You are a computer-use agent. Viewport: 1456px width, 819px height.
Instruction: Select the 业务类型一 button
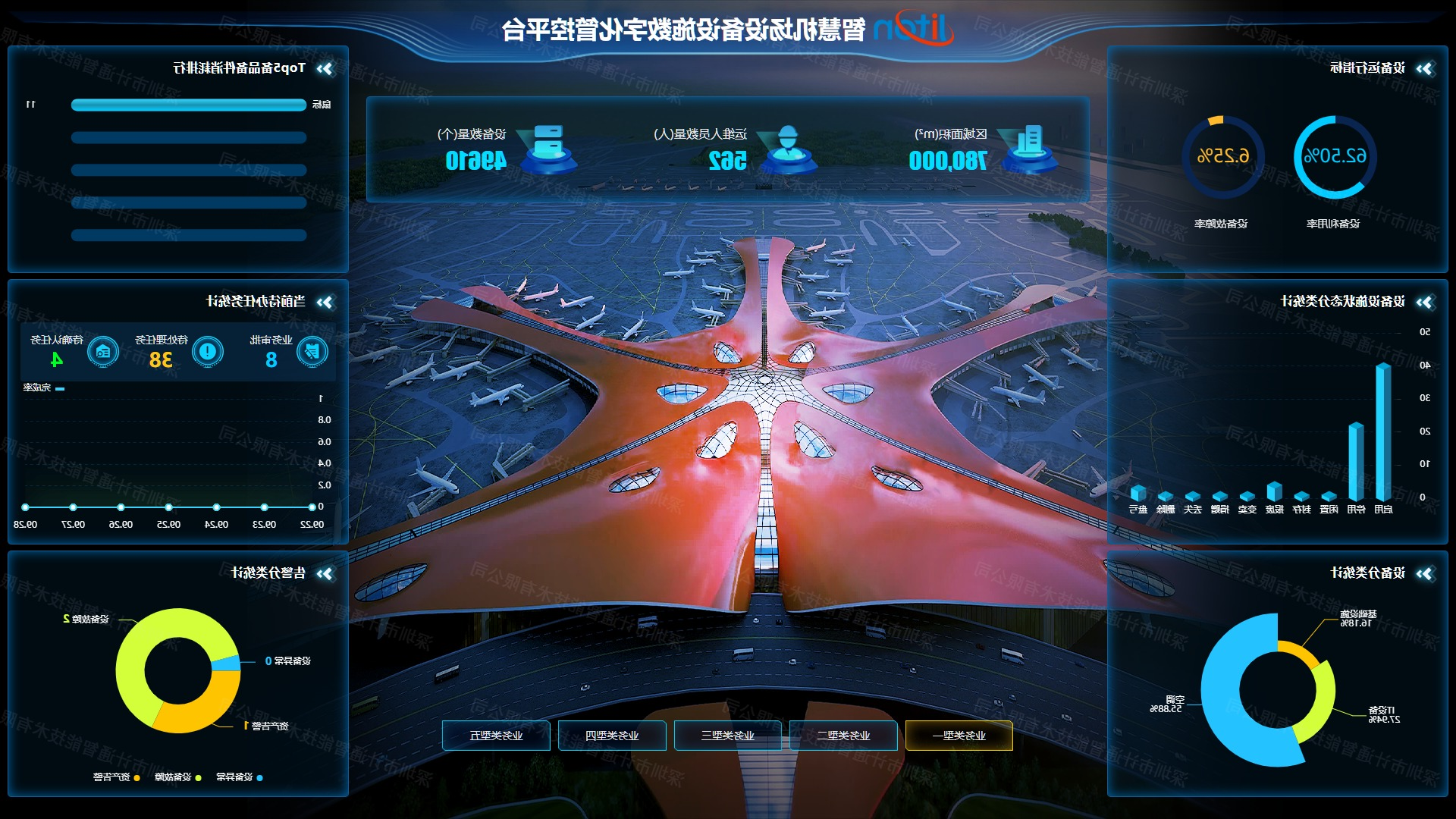(959, 736)
